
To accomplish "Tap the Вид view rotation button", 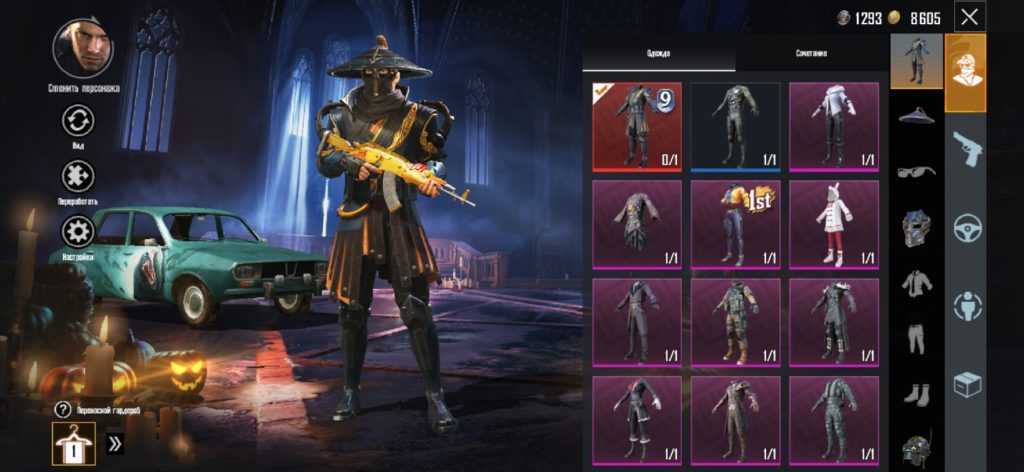I will pos(77,122).
